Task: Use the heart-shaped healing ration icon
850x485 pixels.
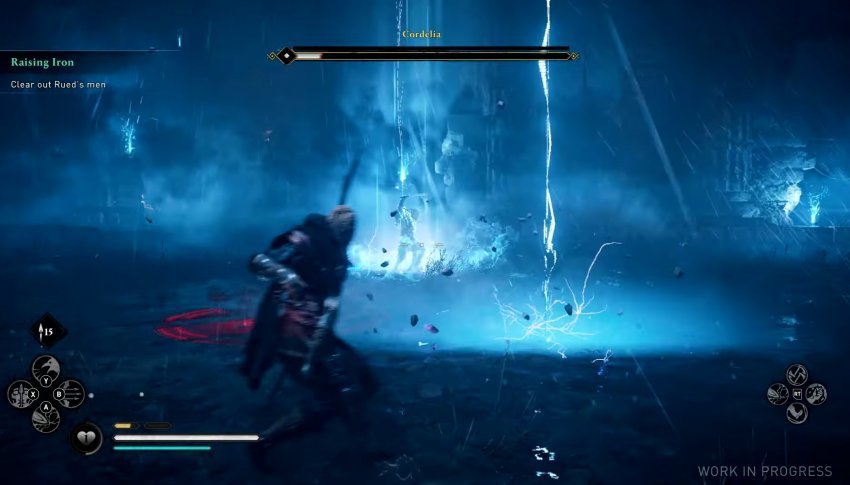Action: click(x=85, y=437)
